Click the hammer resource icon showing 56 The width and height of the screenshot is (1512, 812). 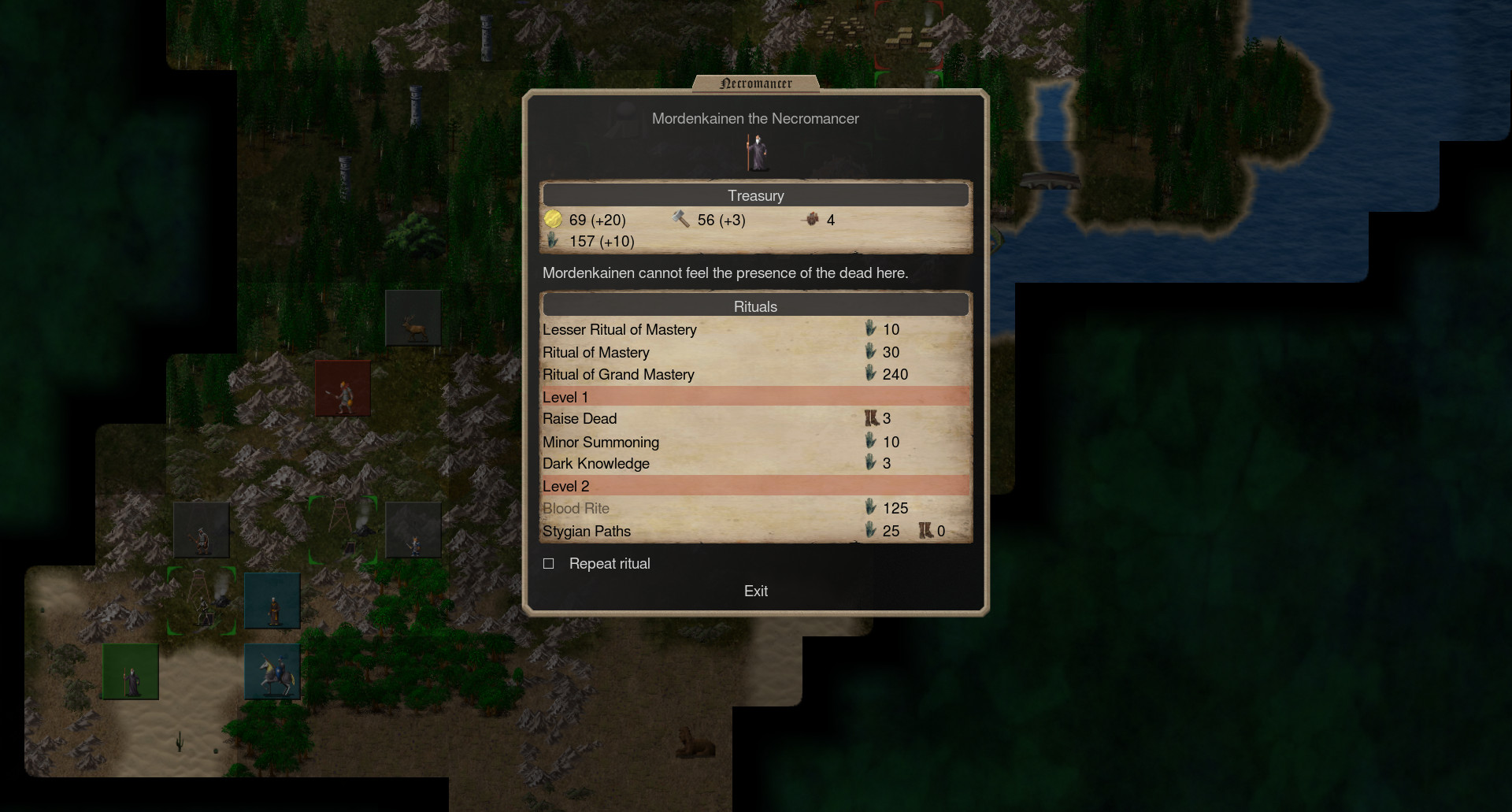(x=680, y=219)
